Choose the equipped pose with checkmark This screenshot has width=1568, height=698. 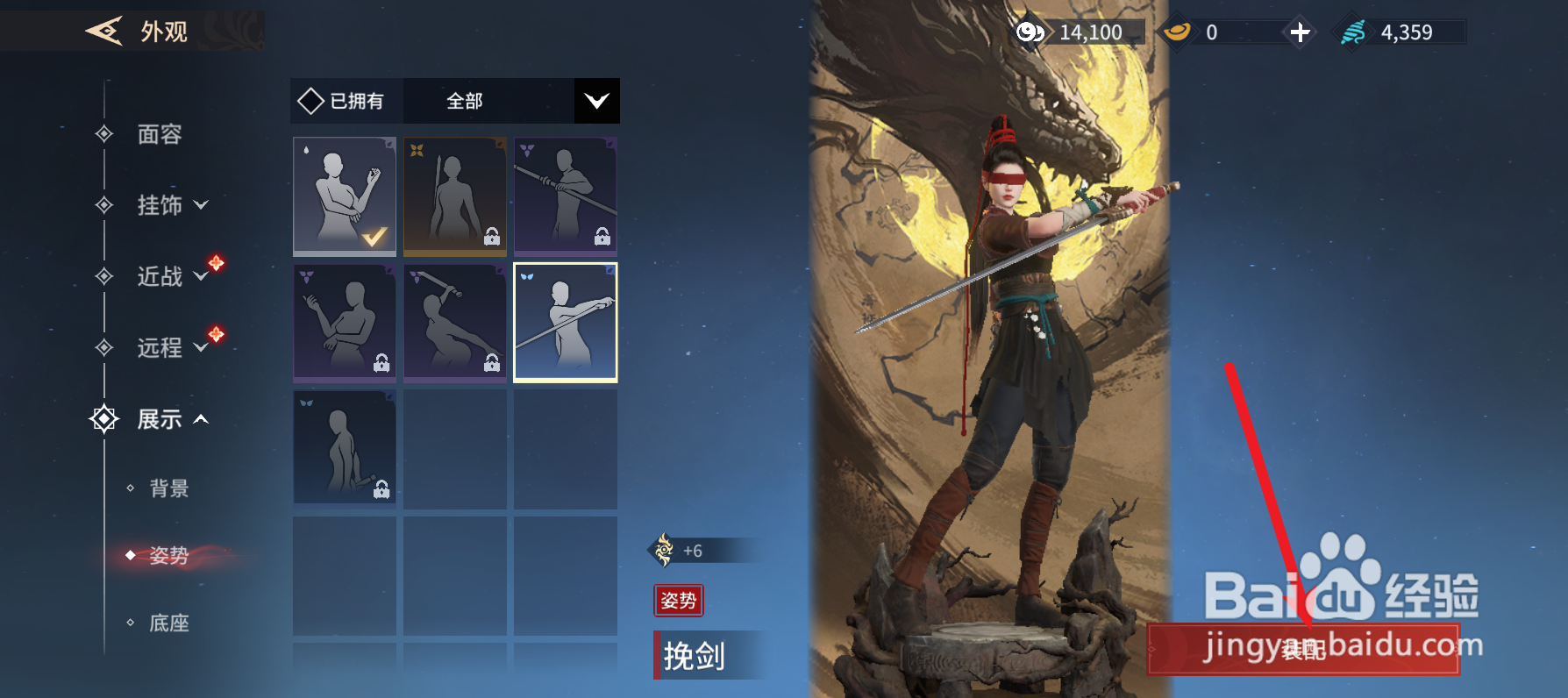[345, 196]
